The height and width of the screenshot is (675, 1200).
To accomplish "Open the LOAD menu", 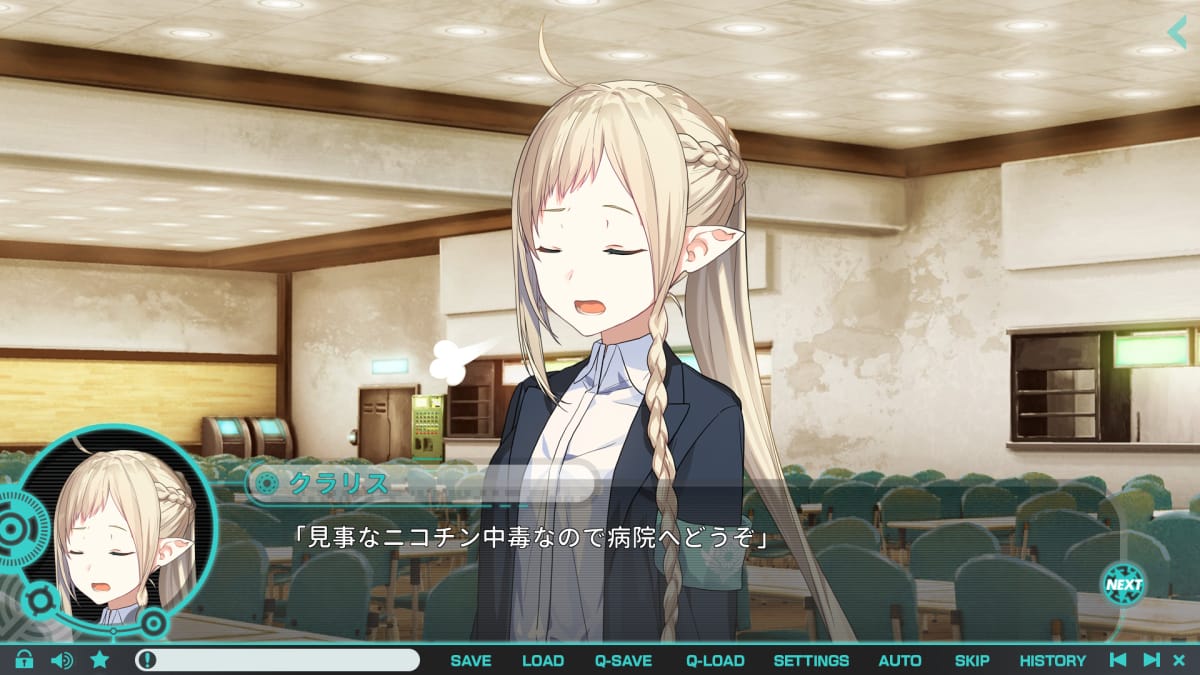I will (543, 660).
